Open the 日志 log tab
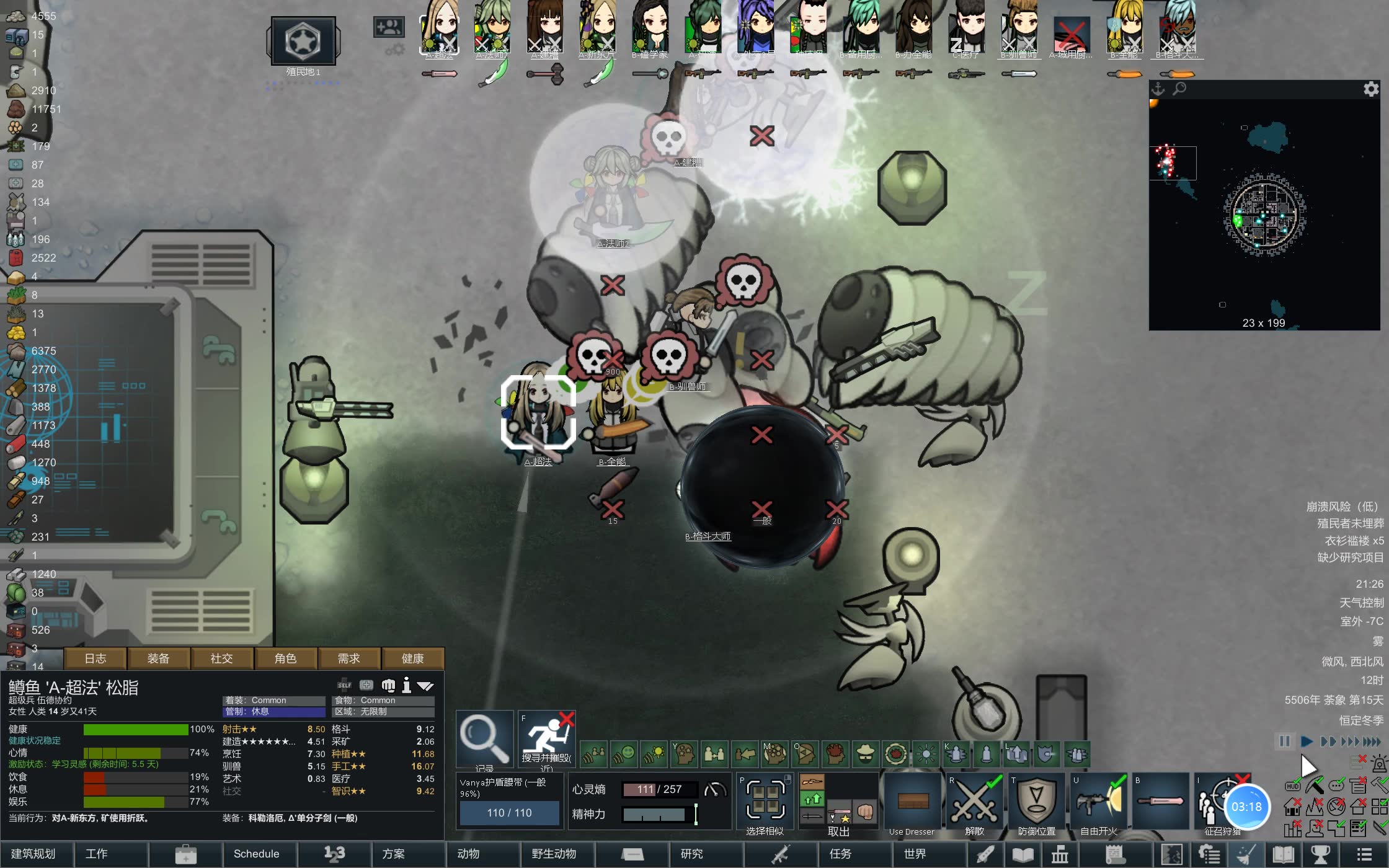 [x=95, y=658]
